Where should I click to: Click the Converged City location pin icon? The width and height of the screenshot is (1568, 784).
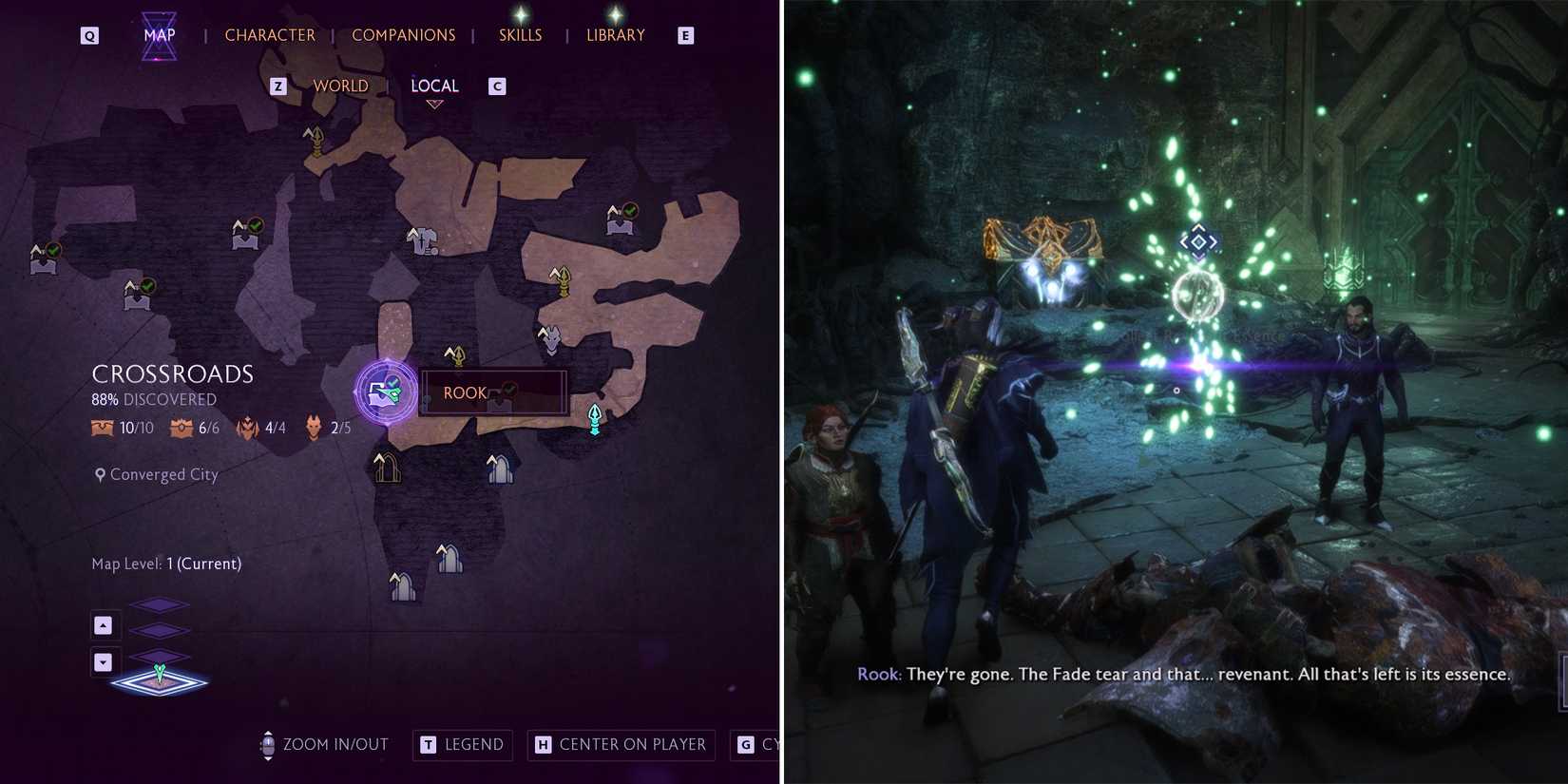point(100,473)
